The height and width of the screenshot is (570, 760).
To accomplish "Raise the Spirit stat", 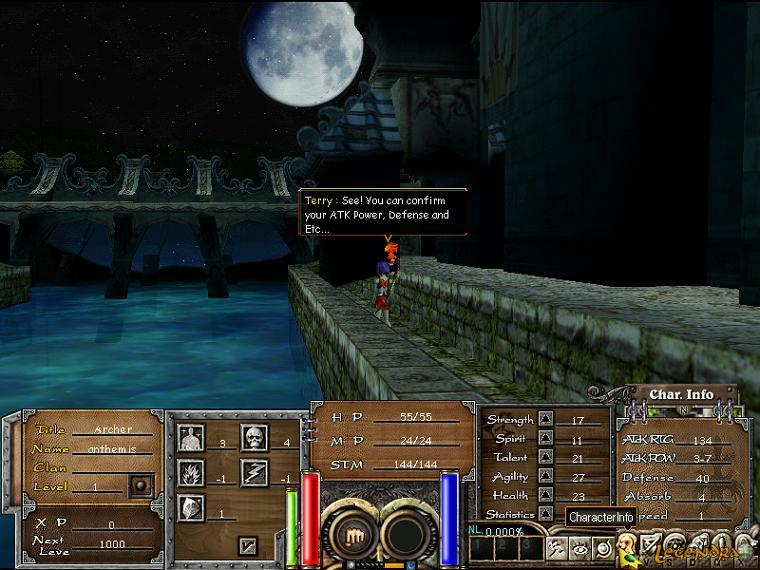I will 546,439.
